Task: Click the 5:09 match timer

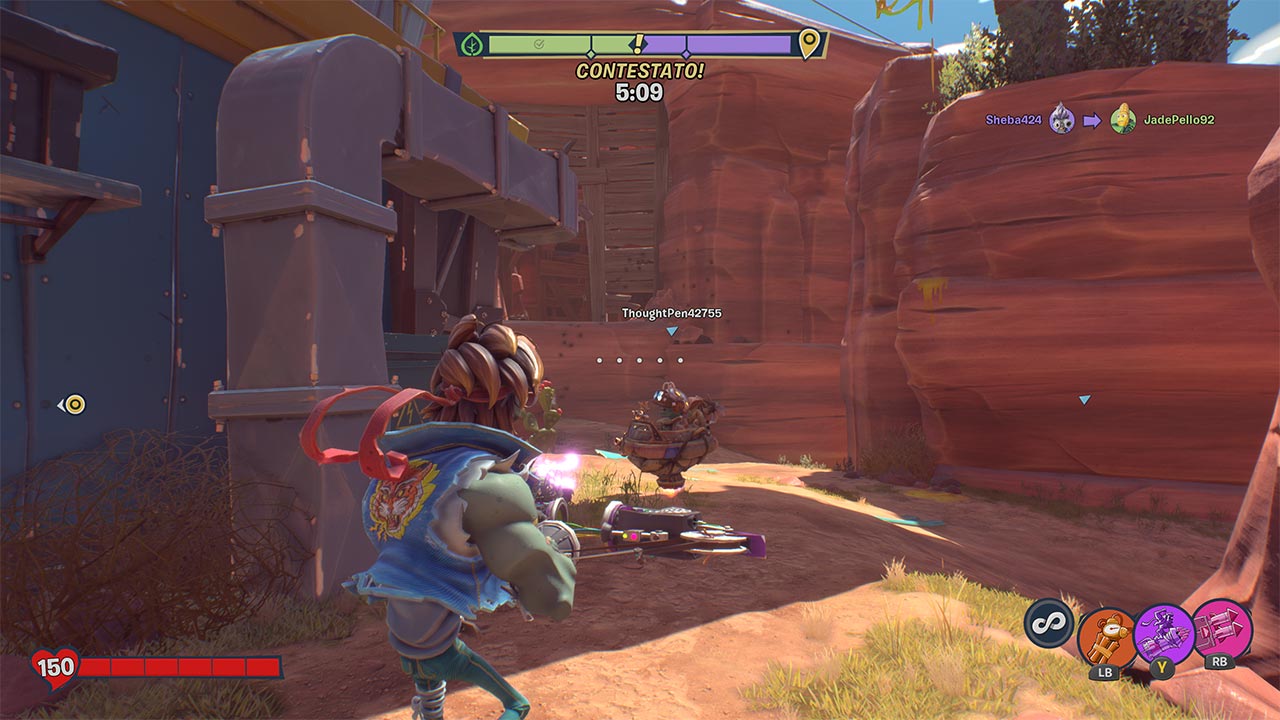Action: pyautogui.click(x=640, y=89)
